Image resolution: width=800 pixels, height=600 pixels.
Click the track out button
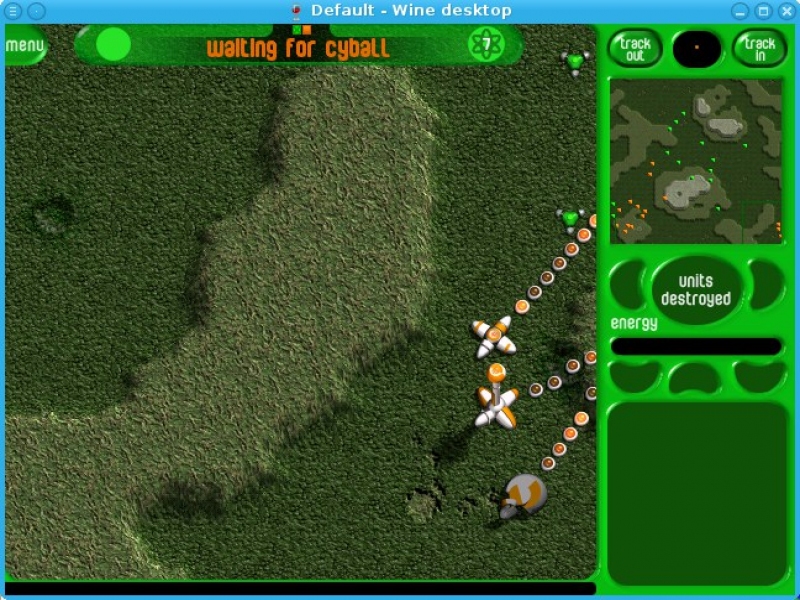coord(635,48)
